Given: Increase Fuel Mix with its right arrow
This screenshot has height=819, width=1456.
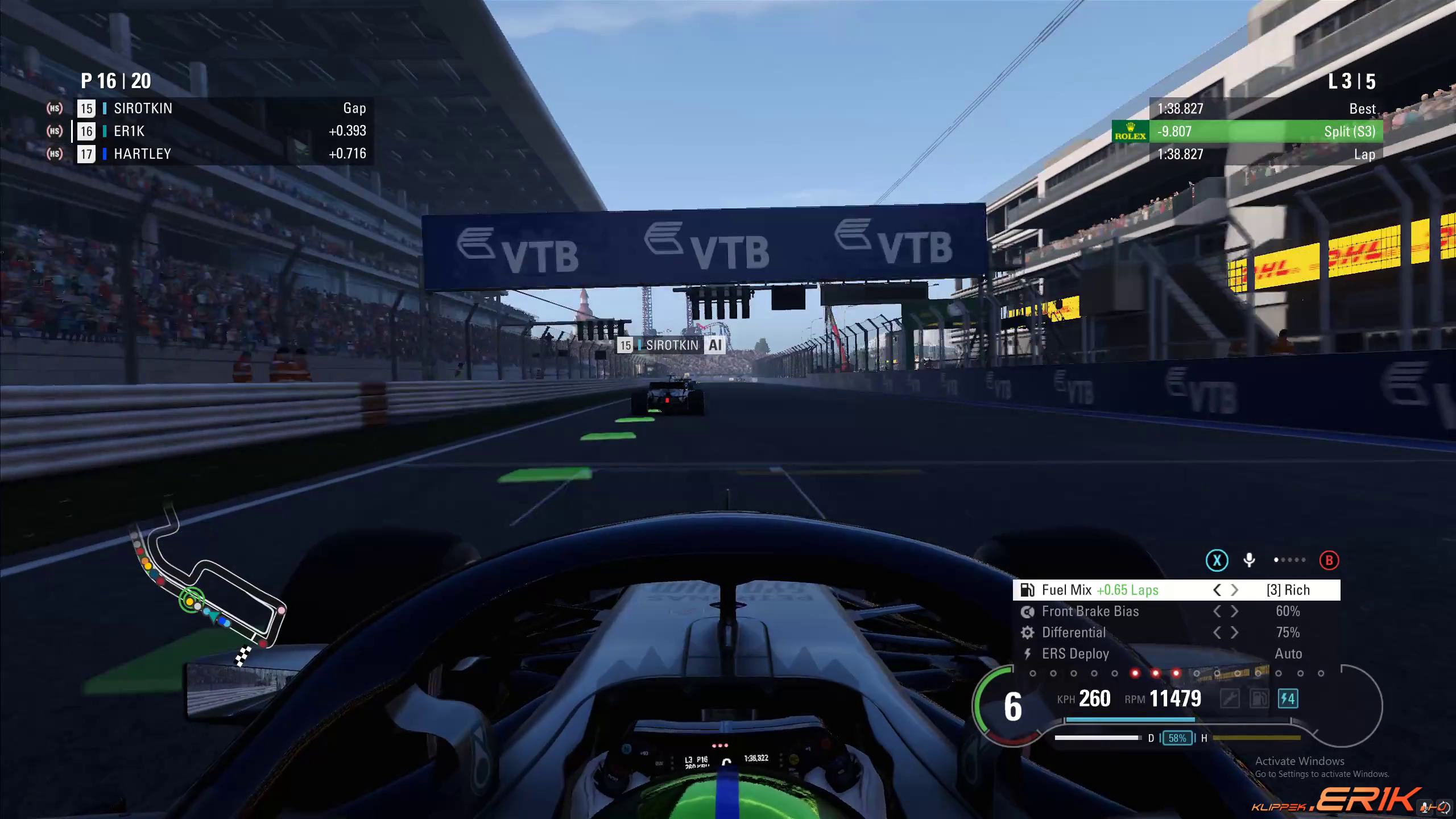Looking at the screenshot, I should tap(1235, 590).
